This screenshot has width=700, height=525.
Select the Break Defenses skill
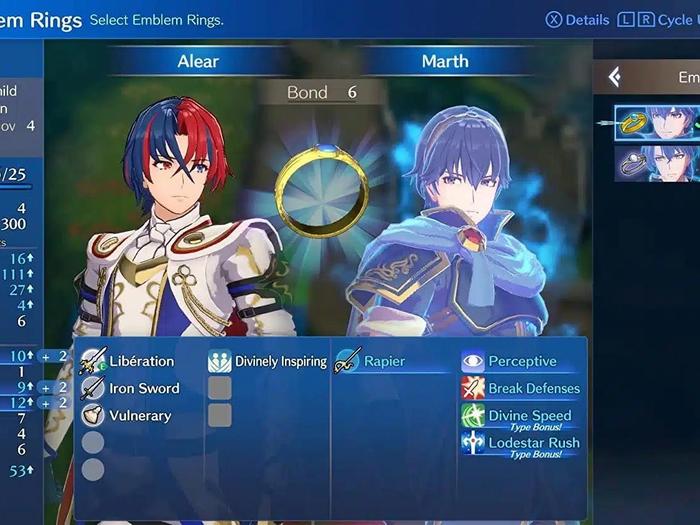point(532,389)
